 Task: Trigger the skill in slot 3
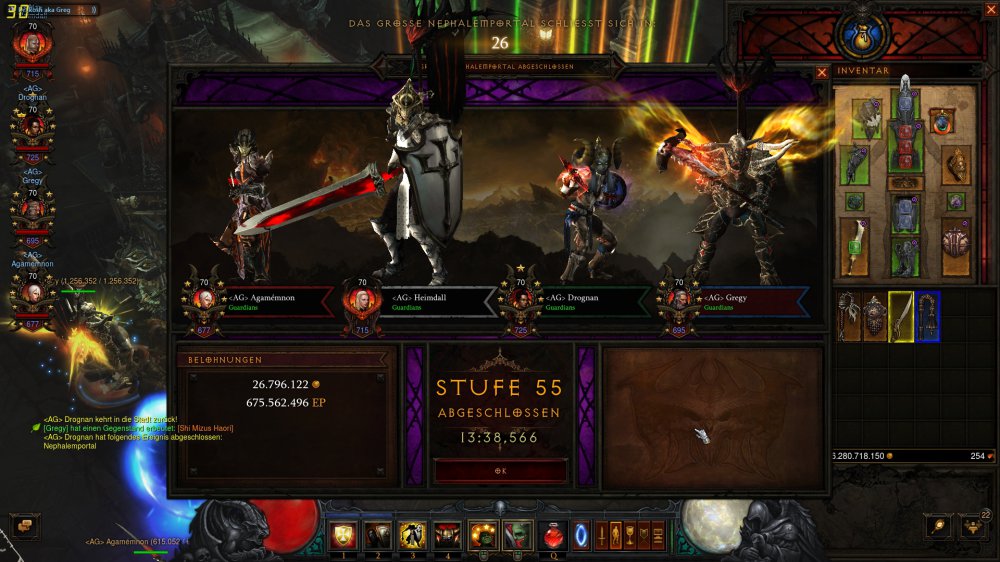(x=412, y=535)
